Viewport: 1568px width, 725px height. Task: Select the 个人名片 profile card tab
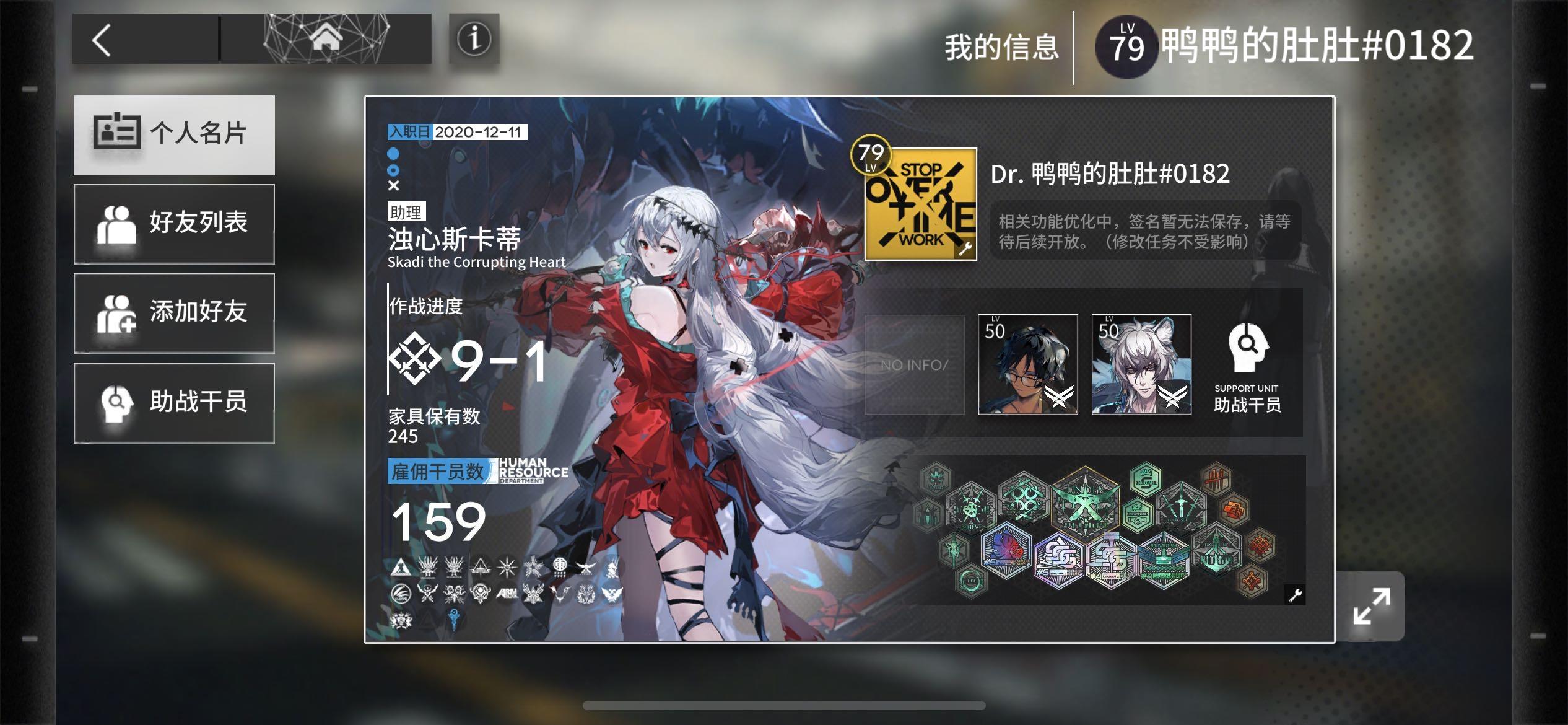tap(174, 134)
